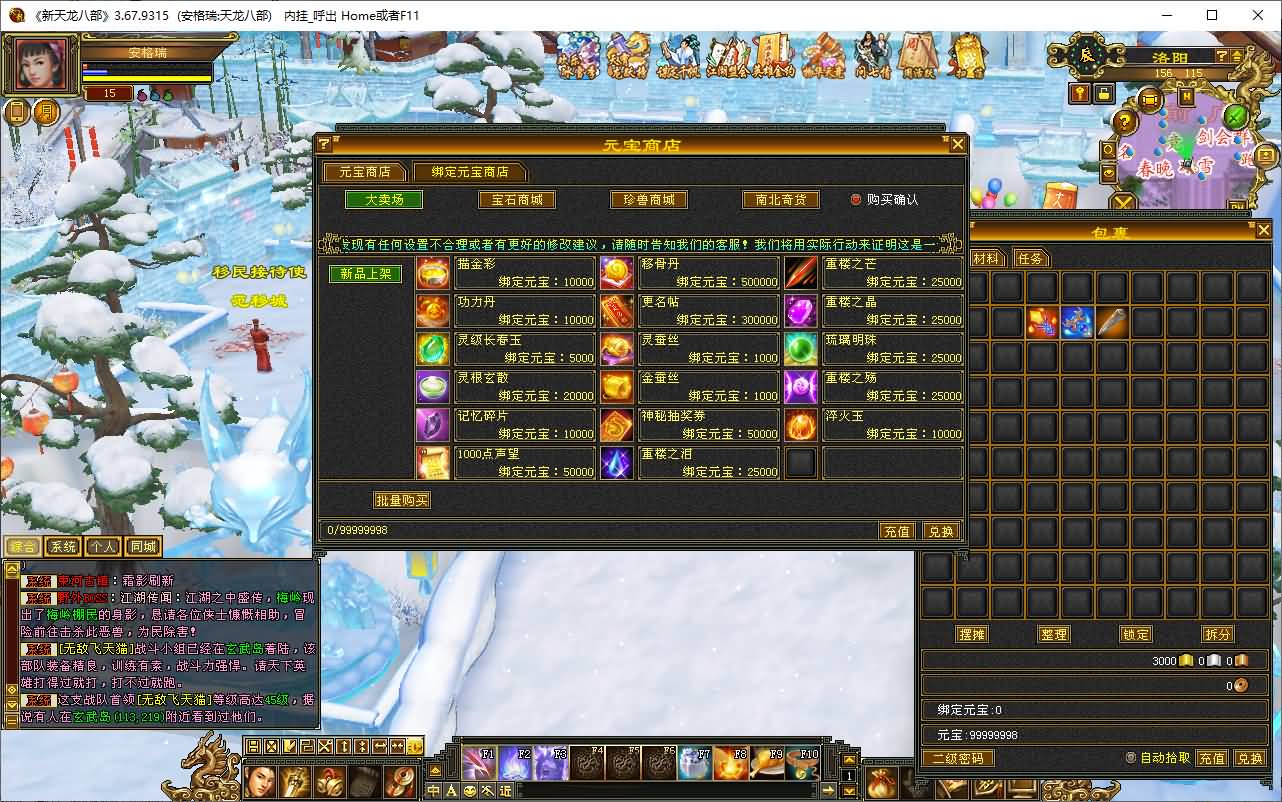Image resolution: width=1282 pixels, height=802 pixels.
Task: Select the 描金彩 item icon in the shop
Action: [433, 271]
